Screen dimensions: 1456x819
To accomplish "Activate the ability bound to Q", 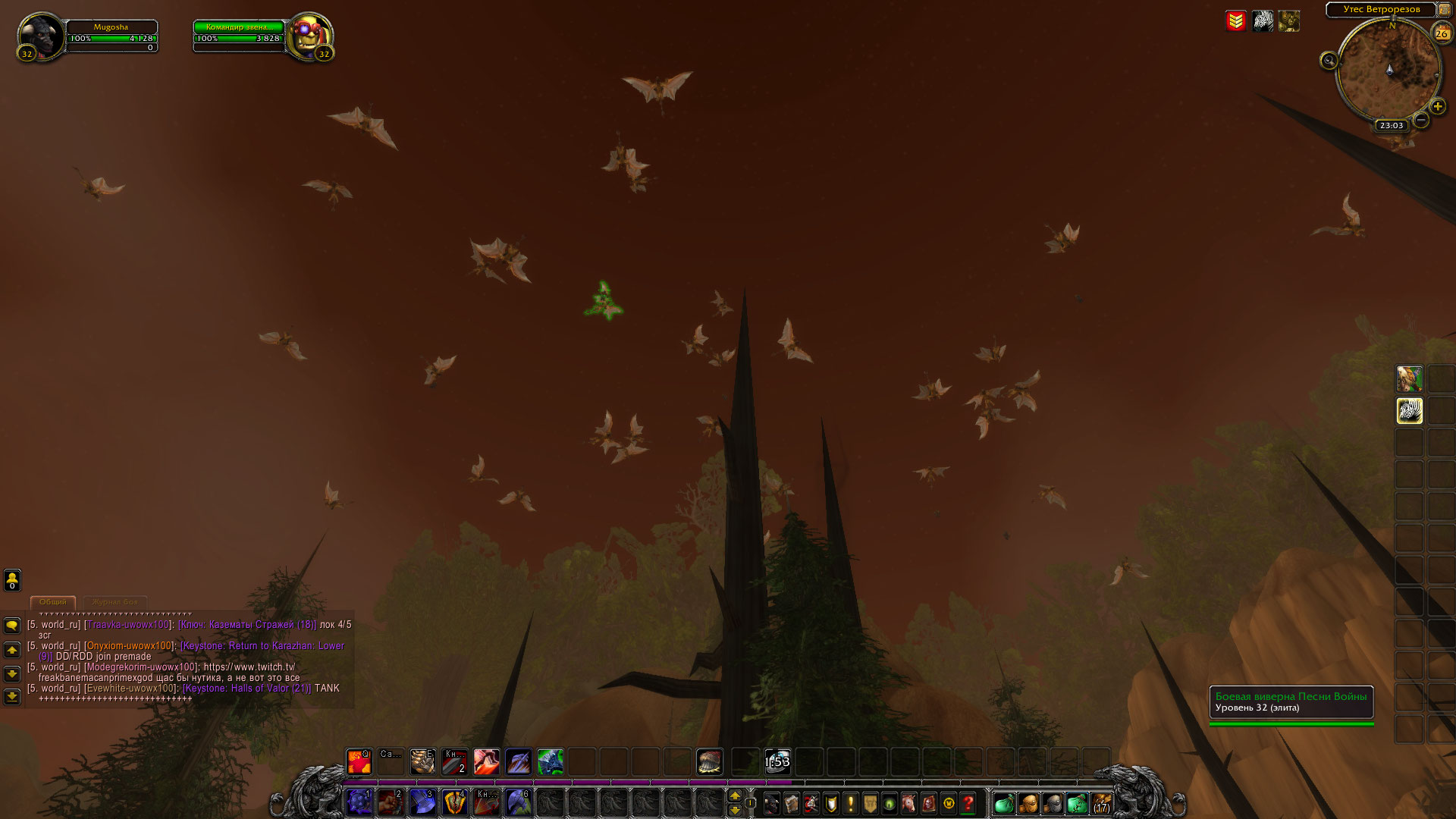I will (359, 761).
